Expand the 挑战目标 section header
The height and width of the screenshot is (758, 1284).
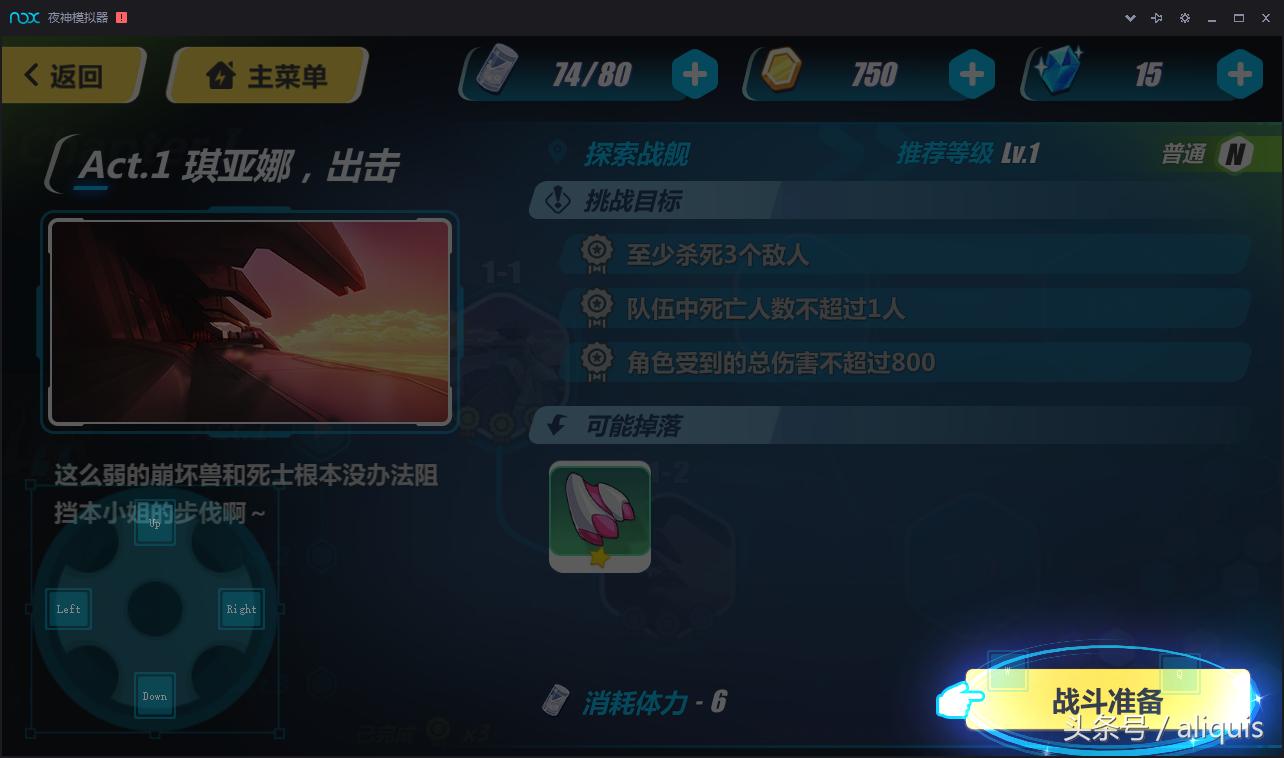635,200
